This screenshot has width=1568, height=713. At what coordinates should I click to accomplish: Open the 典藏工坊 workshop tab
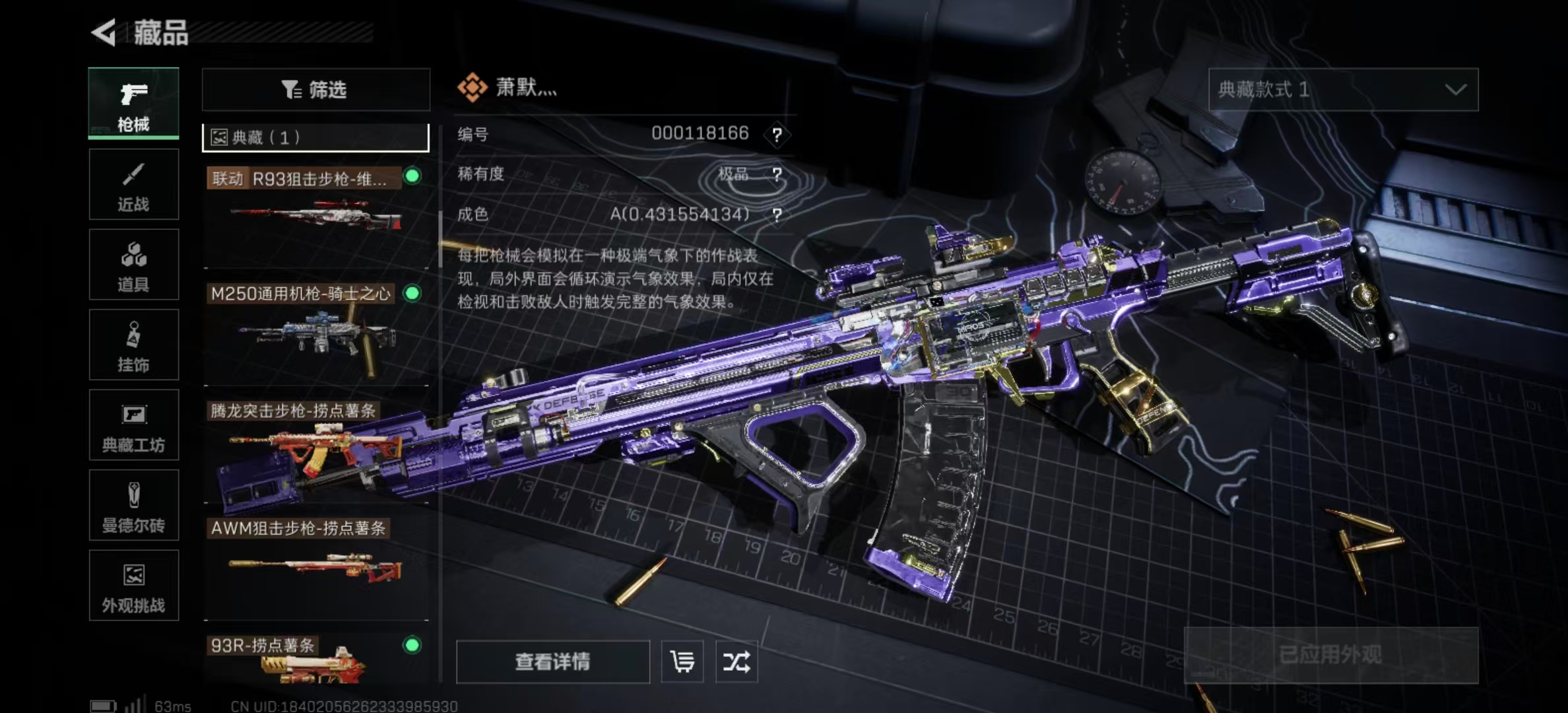coord(133,425)
